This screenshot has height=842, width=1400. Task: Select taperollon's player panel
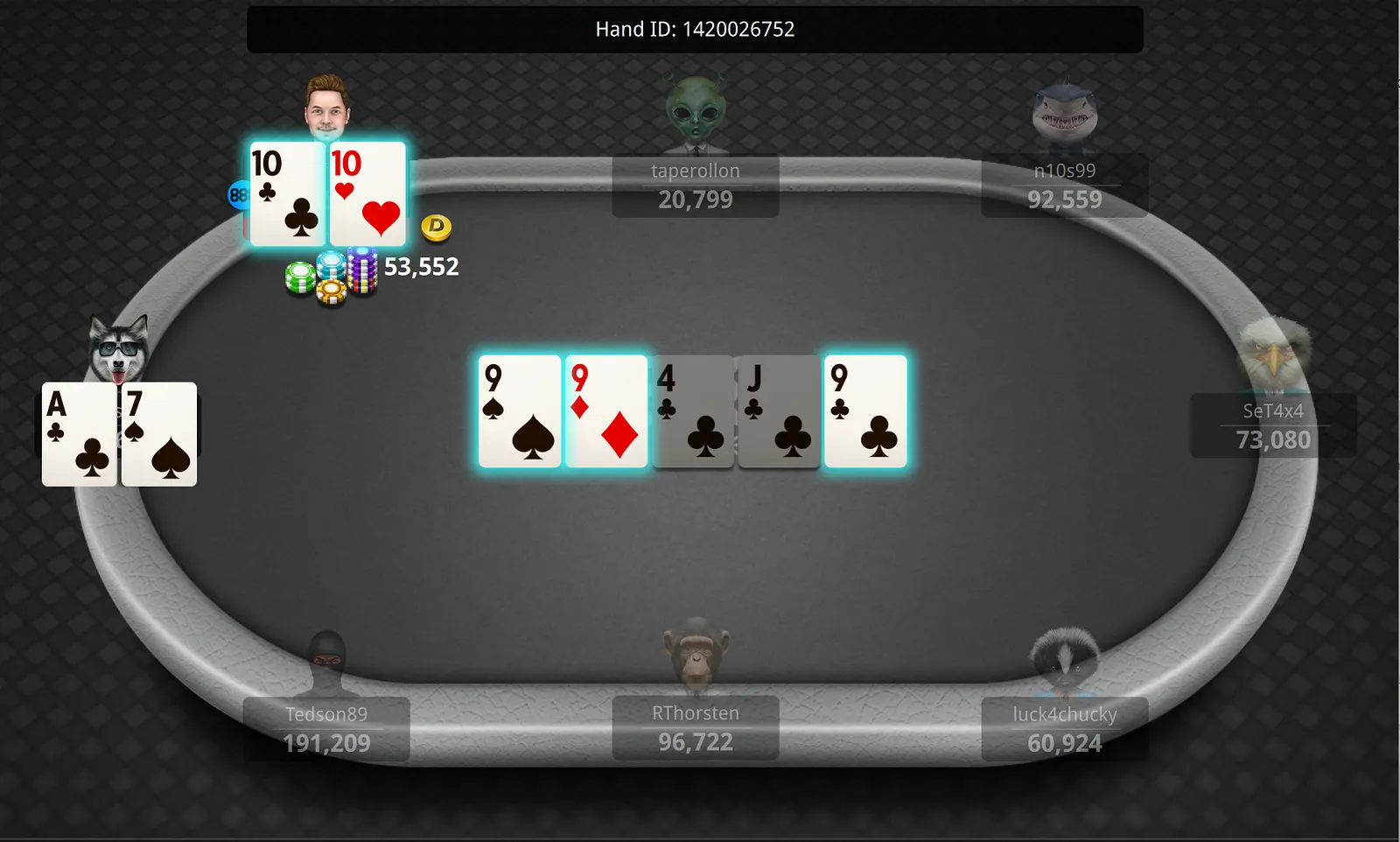696,186
